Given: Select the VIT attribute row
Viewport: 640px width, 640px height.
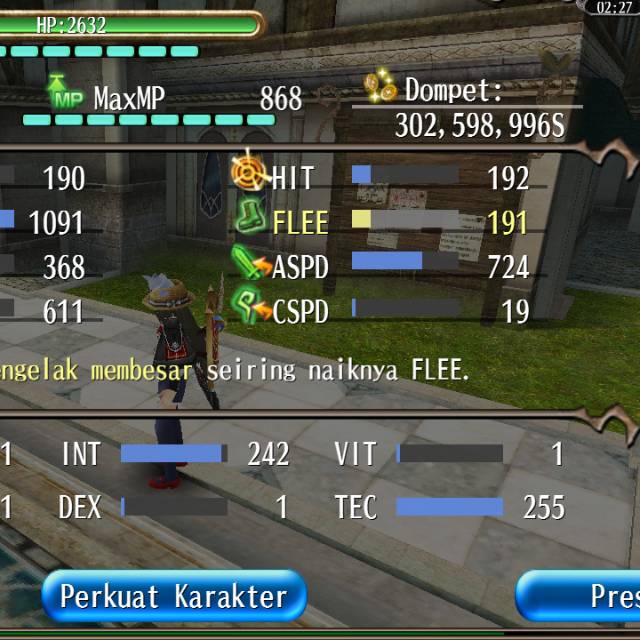Looking at the screenshot, I should 450,454.
